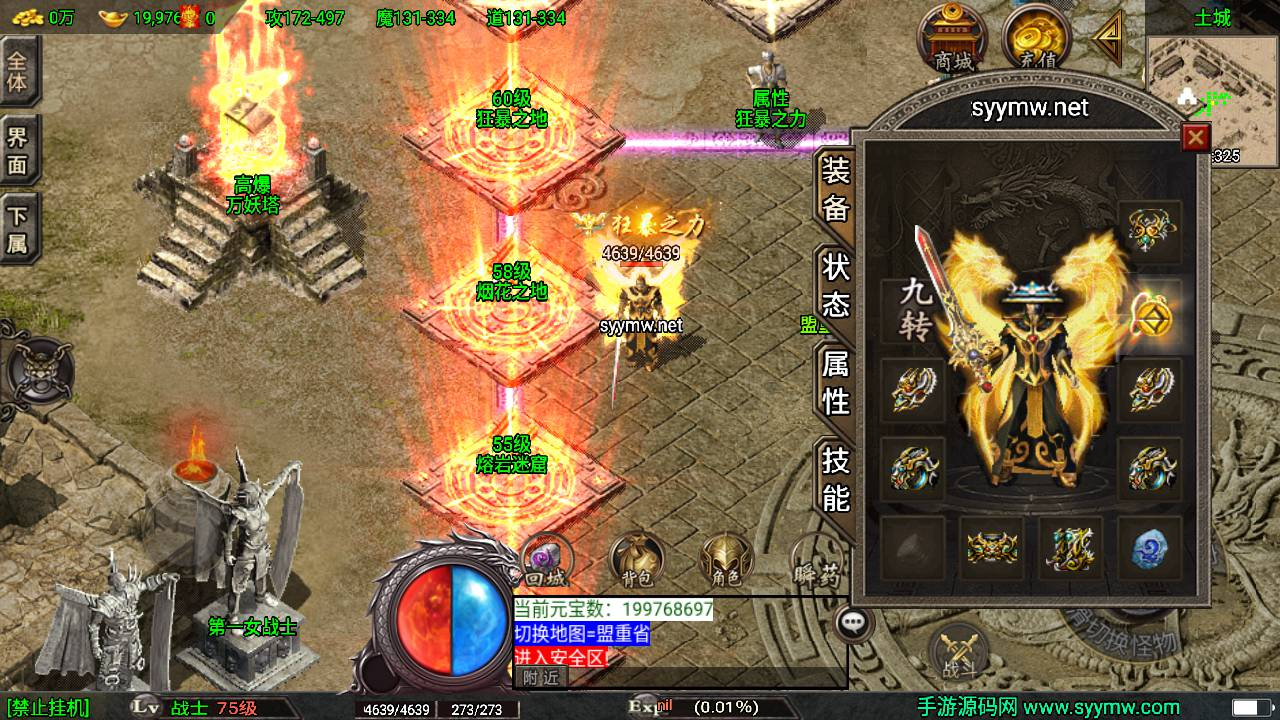This screenshot has width=1280, height=720.
Task: Select the blue gem equipment slot
Action: 1149,548
